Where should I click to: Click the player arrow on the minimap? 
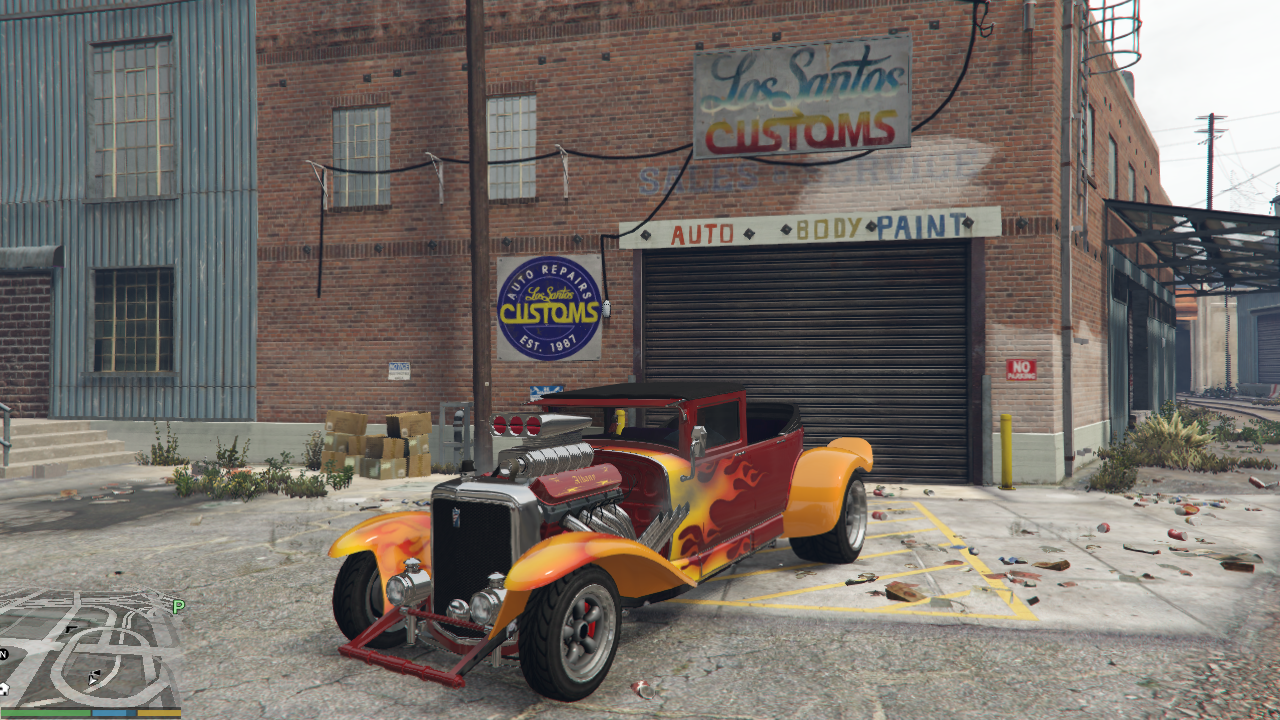tap(93, 679)
